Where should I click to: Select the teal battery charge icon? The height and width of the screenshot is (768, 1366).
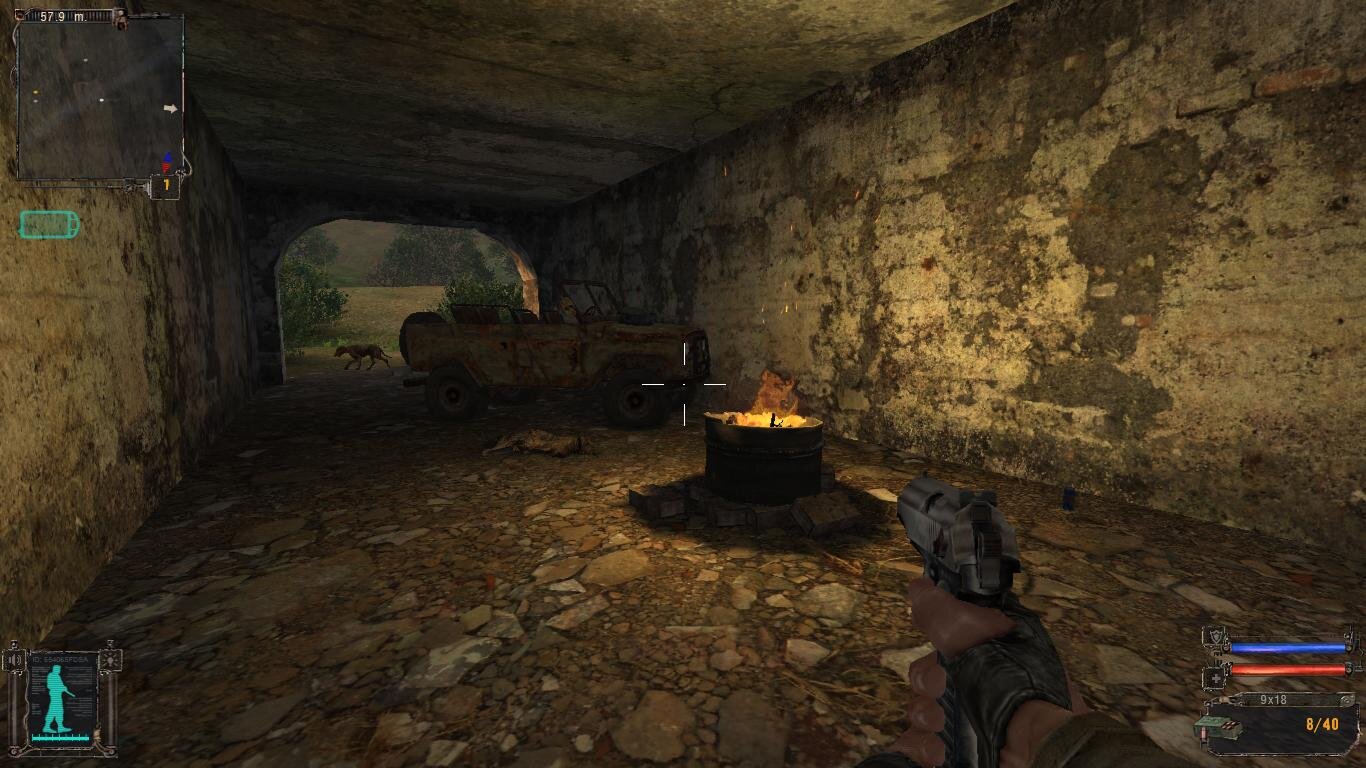[x=48, y=225]
